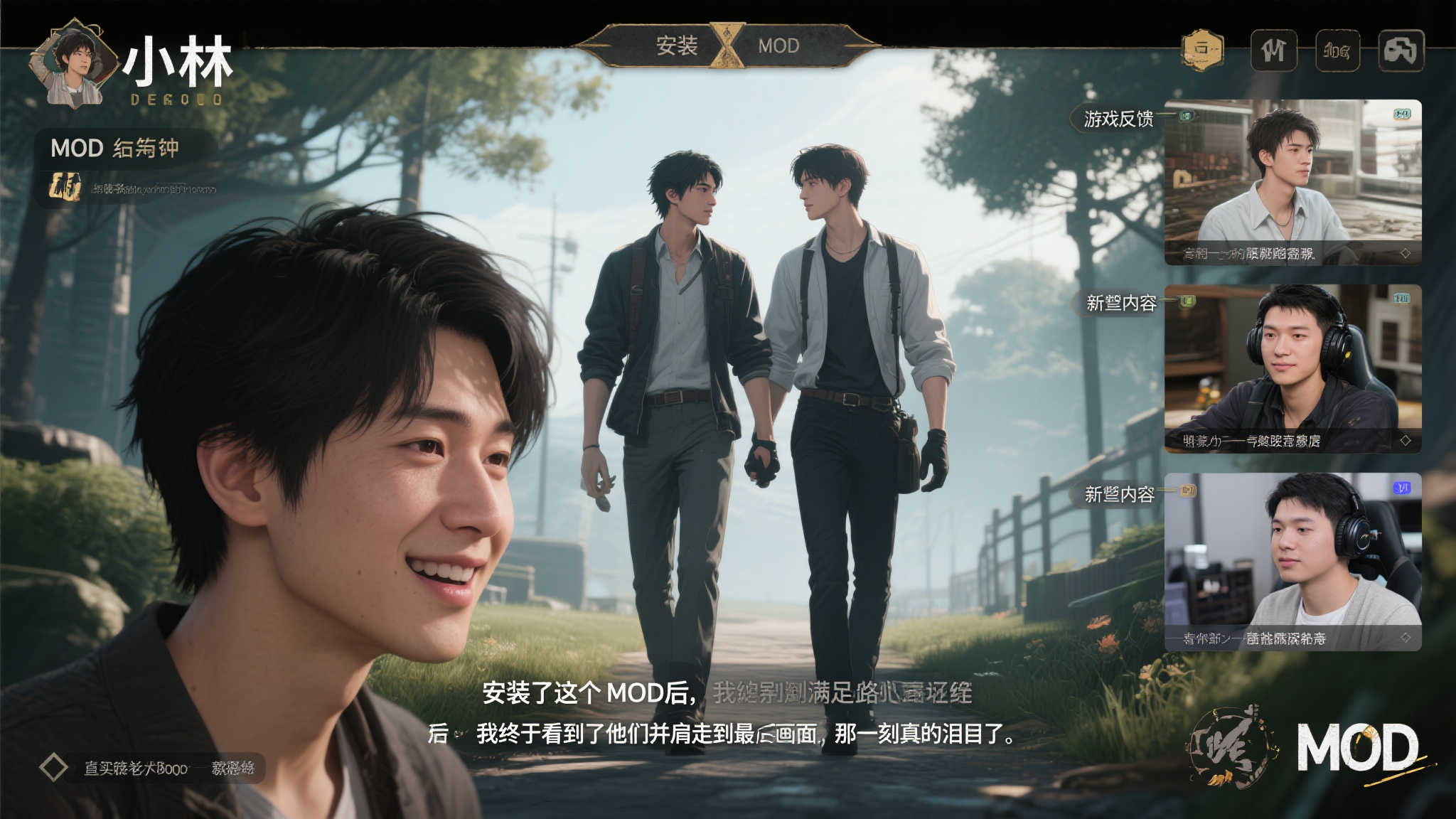1456x819 pixels.
Task: Click the MOD panel header on left
Action: tap(115, 148)
